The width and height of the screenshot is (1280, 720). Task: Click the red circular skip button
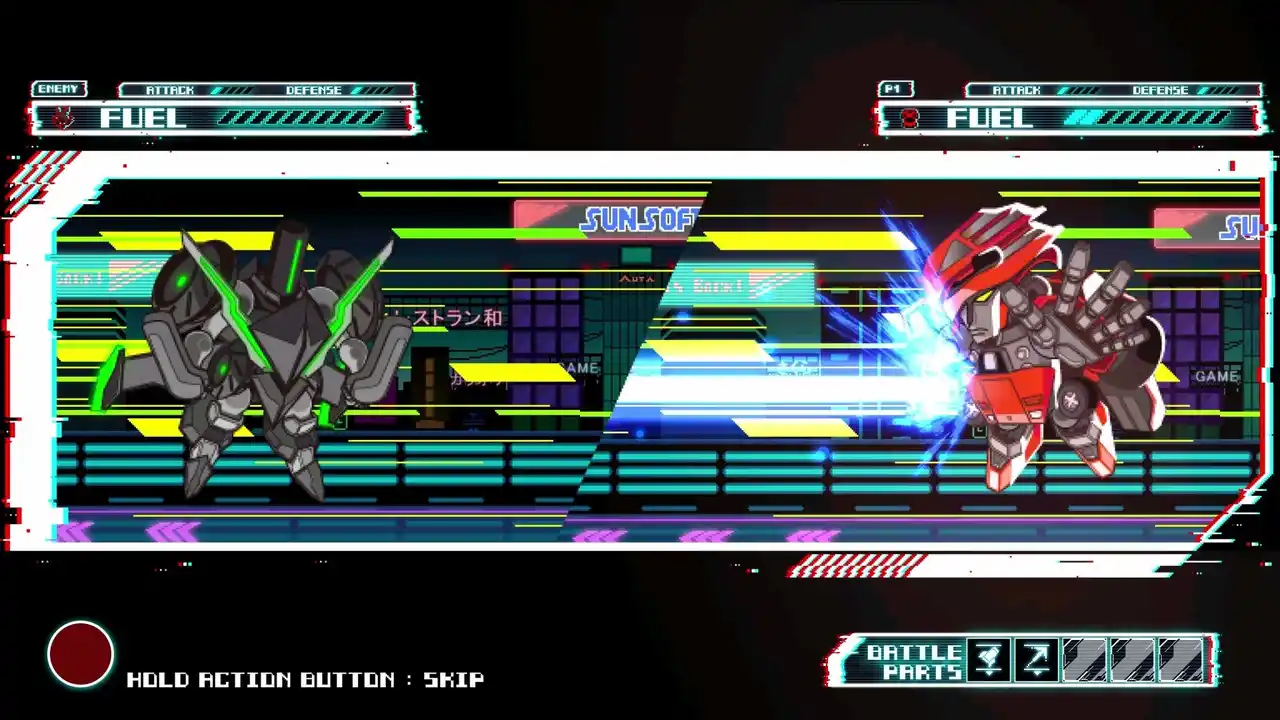[x=81, y=654]
